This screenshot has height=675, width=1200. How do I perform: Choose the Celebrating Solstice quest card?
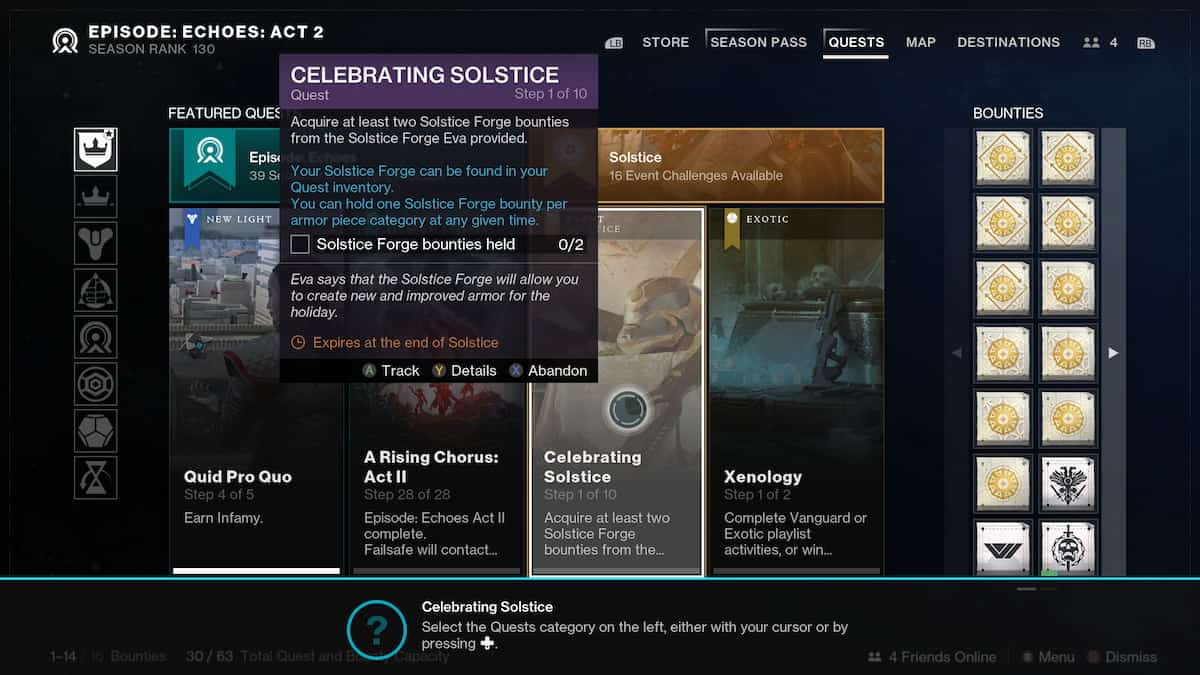pyautogui.click(x=617, y=480)
